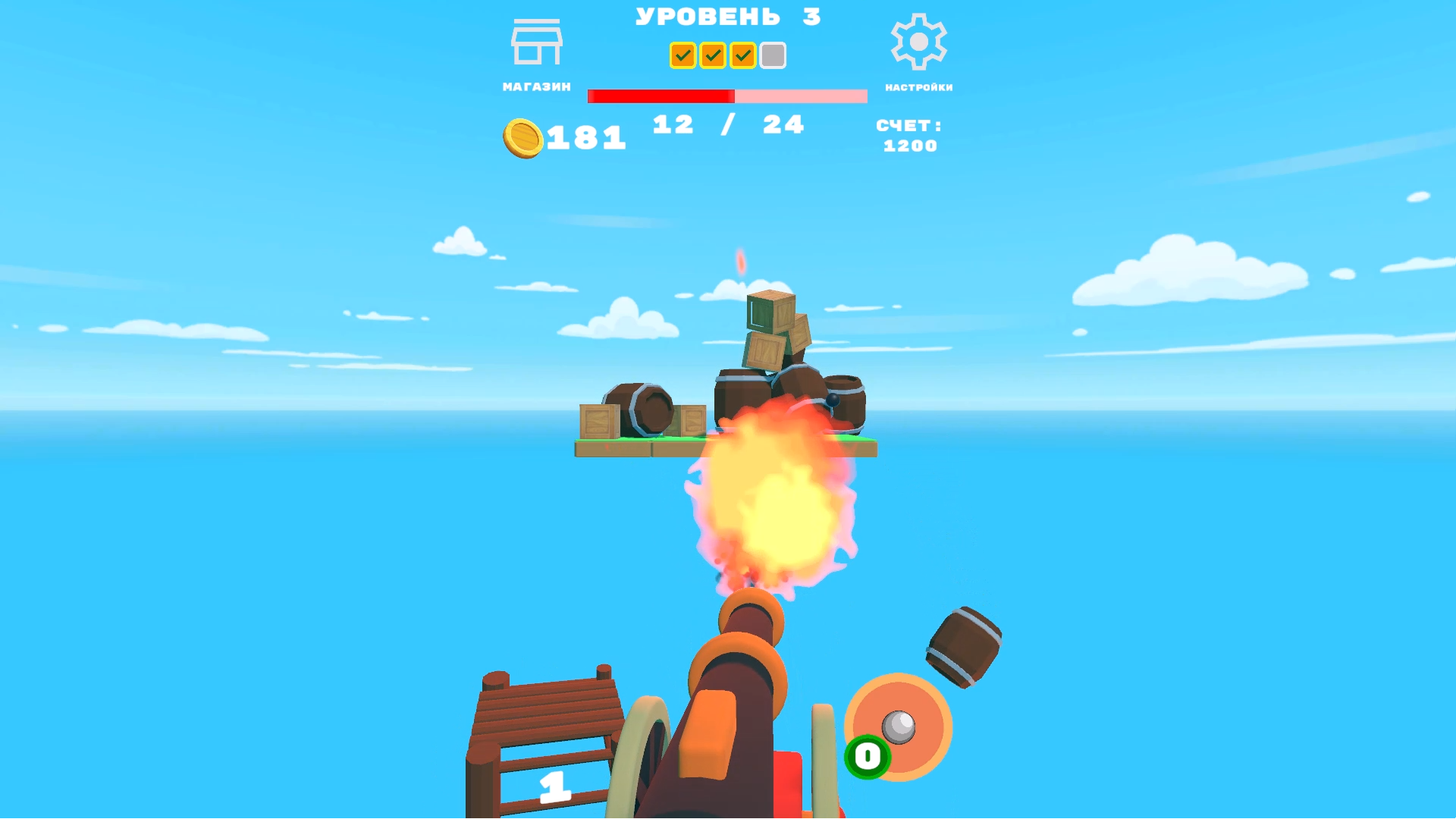Click the СЧЕТ: 1200 score label
The width and height of the screenshot is (1456, 819).
[x=908, y=136]
